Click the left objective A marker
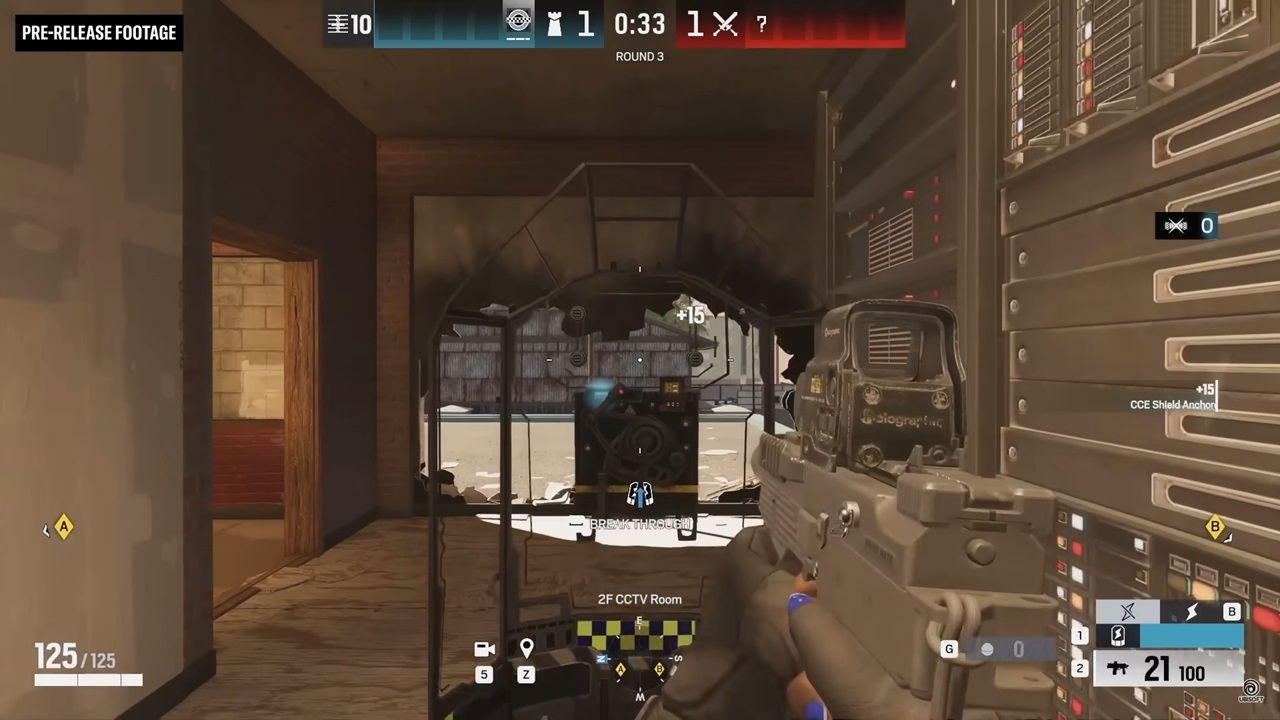The width and height of the screenshot is (1280, 720). tap(64, 527)
